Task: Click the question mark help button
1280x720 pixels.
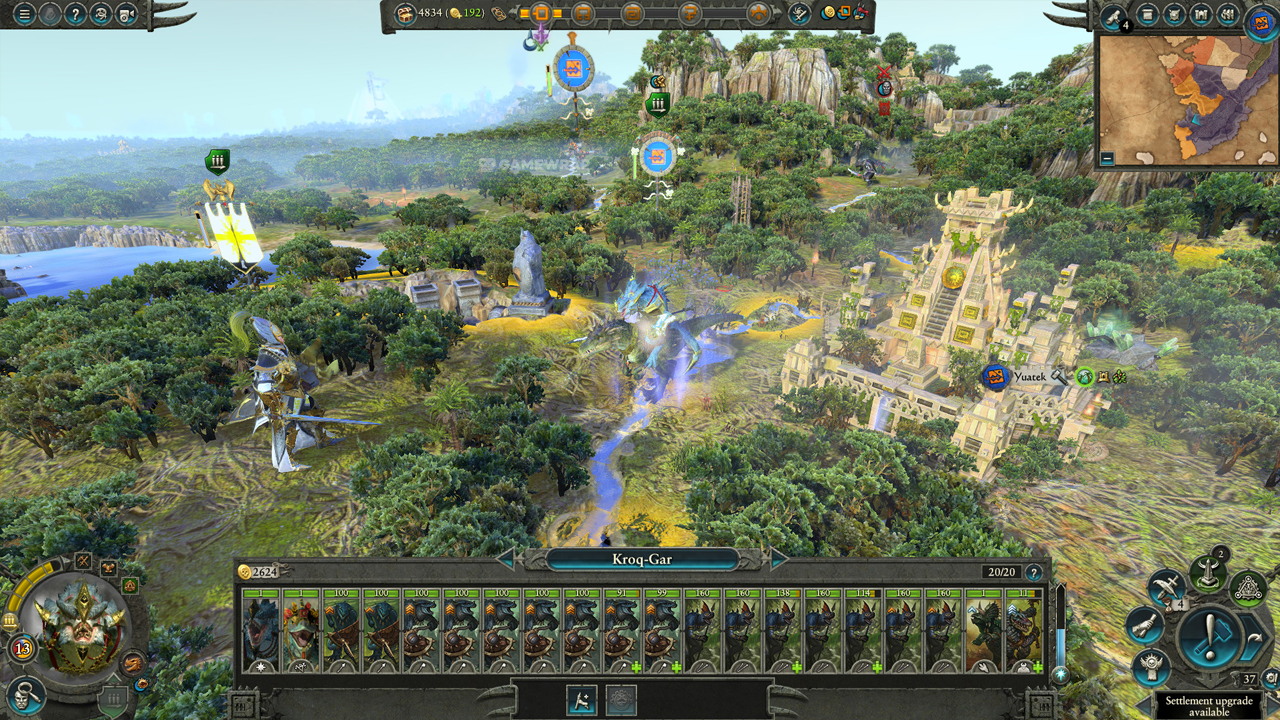Action: click(75, 15)
